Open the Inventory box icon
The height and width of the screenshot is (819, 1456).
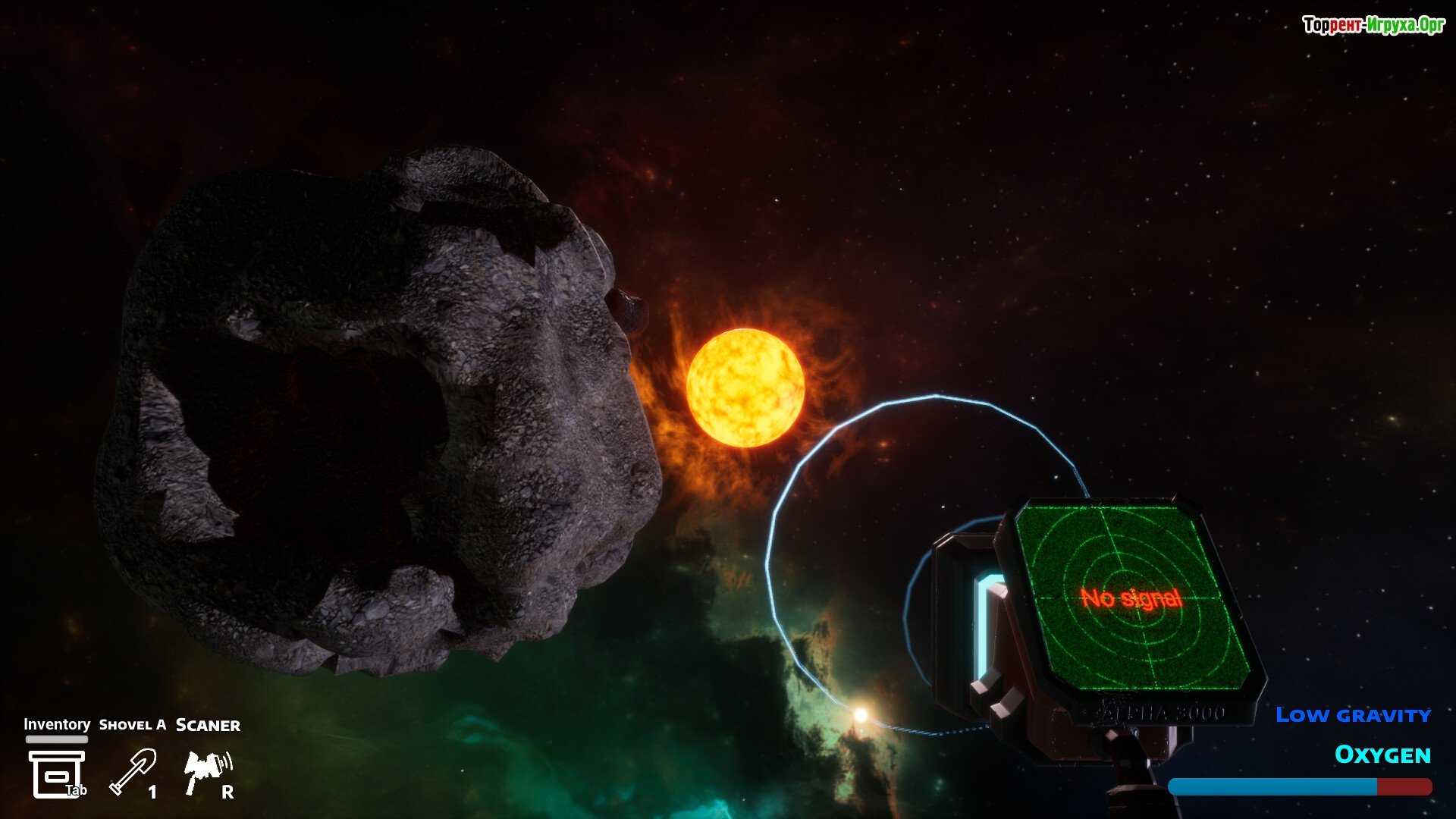coord(56,773)
